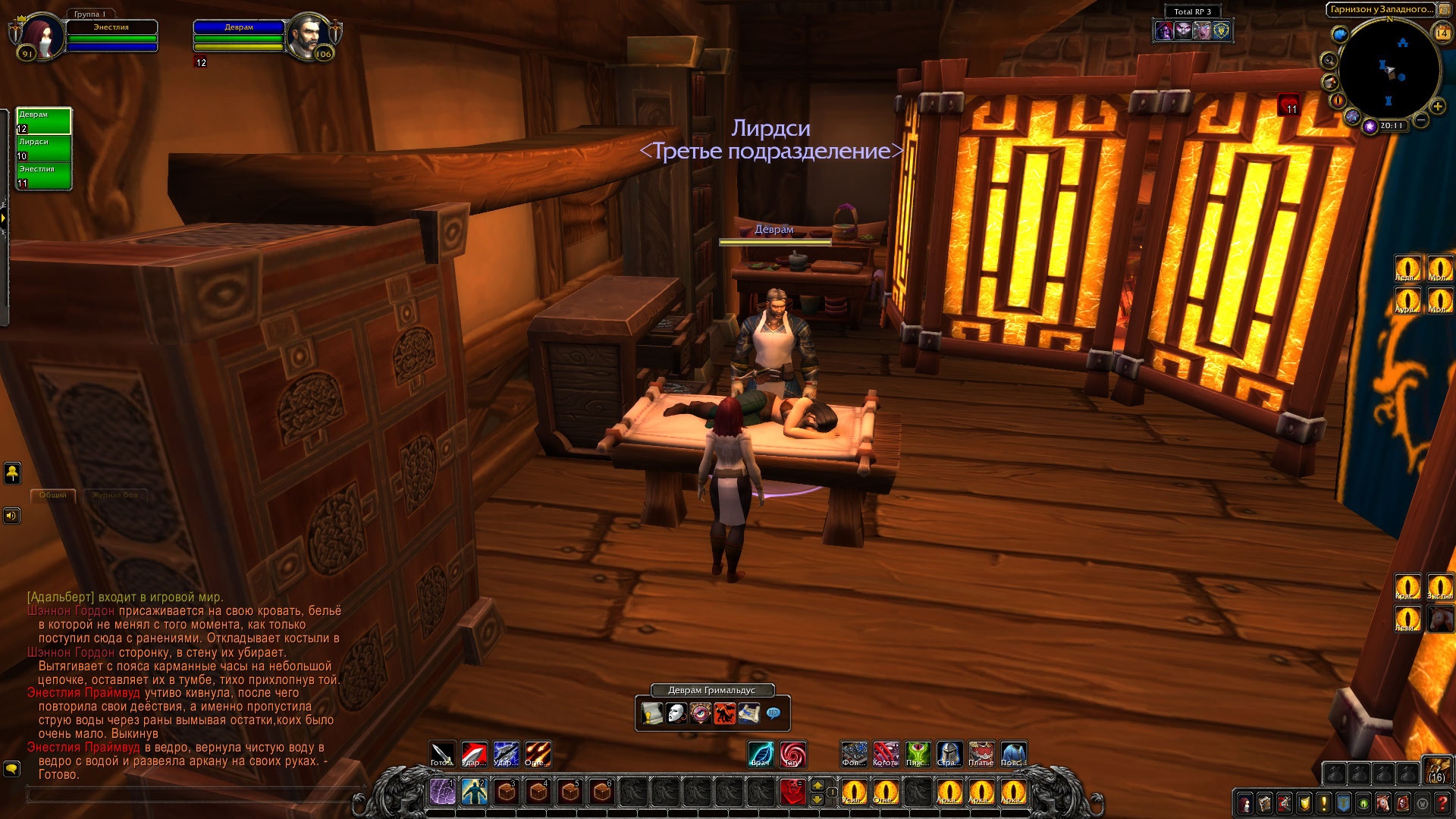
Task: Zoom in the minimap with plus button
Action: (x=1438, y=106)
